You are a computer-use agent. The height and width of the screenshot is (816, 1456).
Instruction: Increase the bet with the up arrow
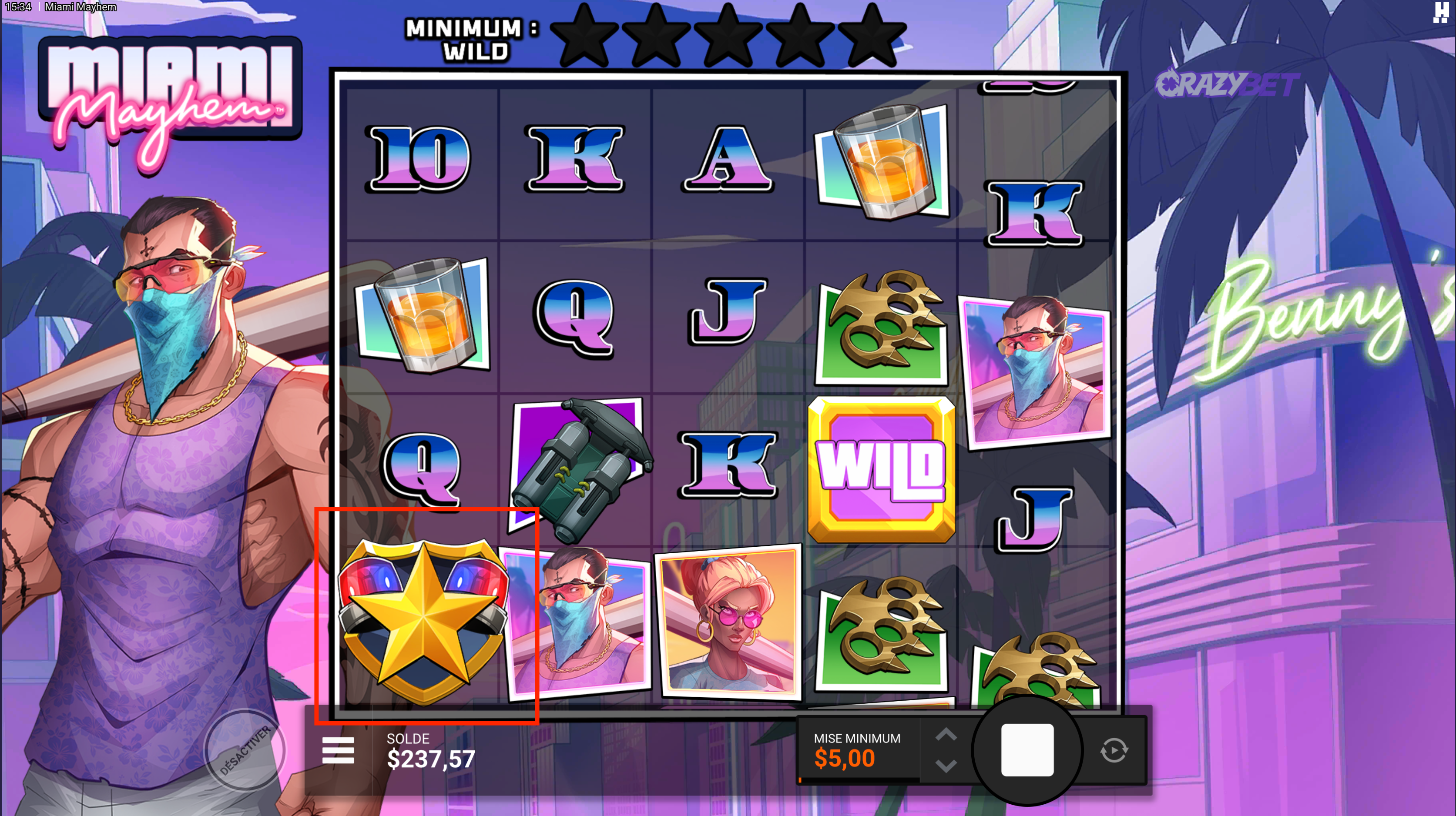tap(946, 735)
